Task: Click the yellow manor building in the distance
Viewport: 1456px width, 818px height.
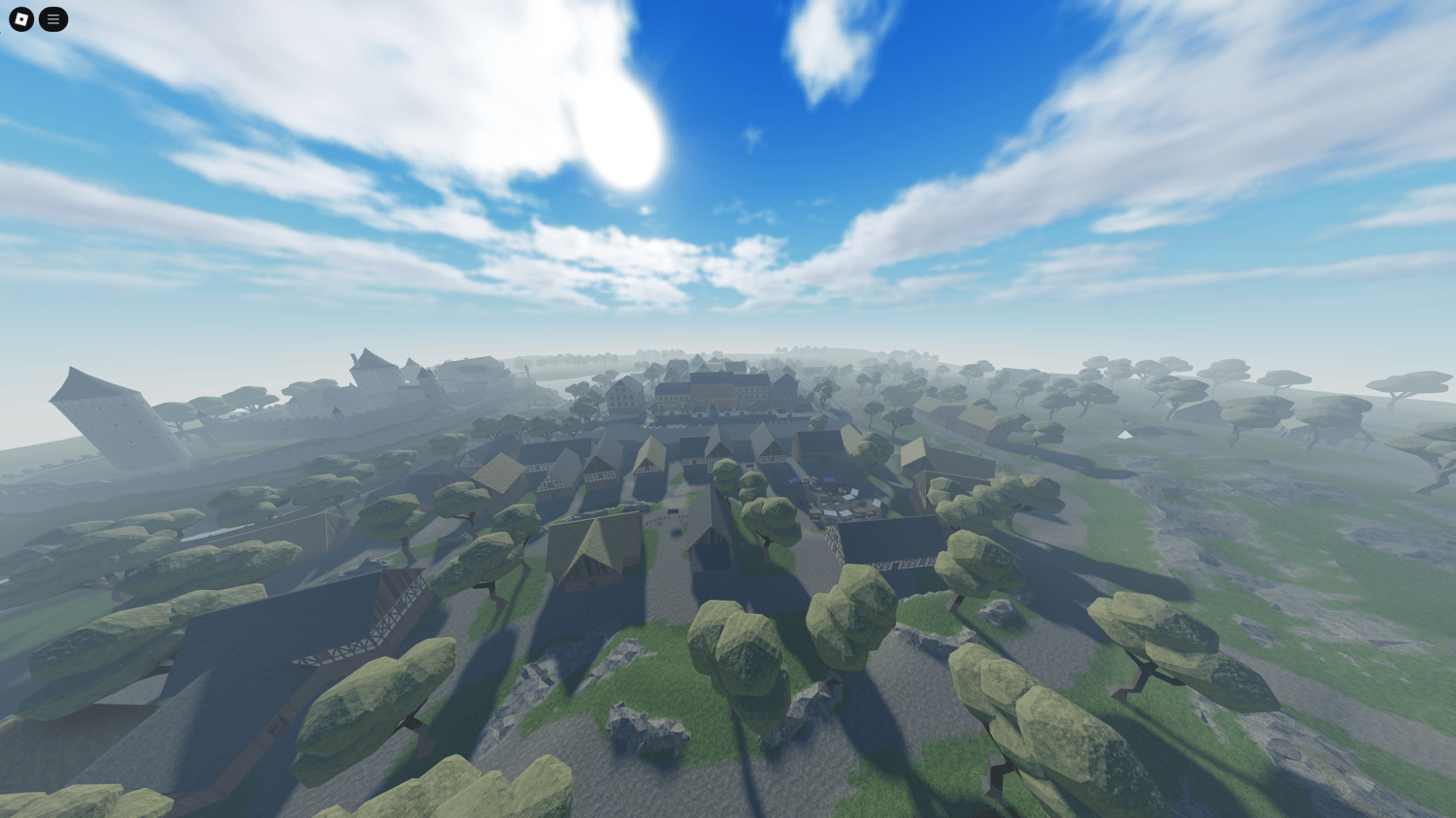Action: coord(711,393)
